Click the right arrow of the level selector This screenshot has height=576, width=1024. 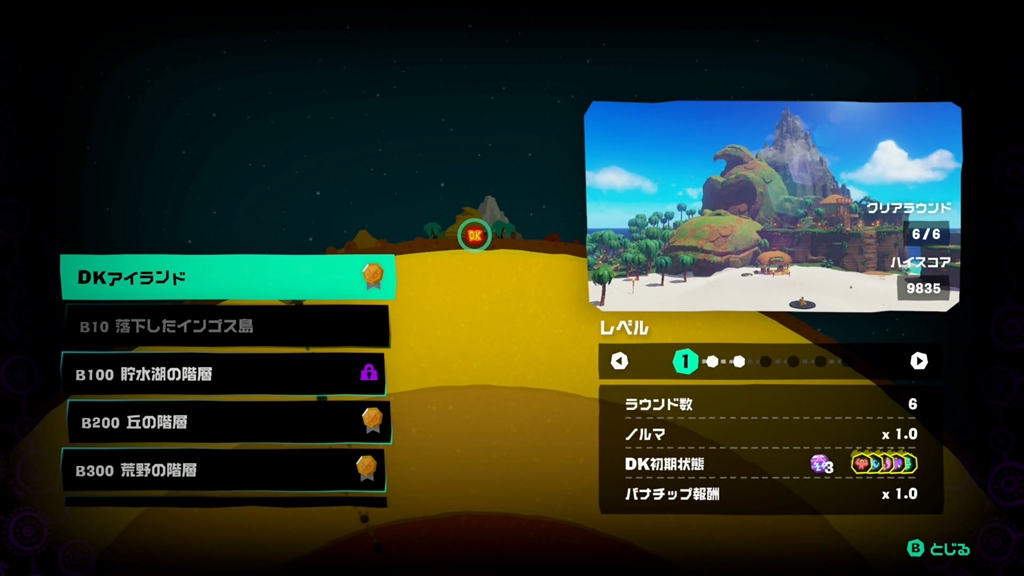[918, 361]
